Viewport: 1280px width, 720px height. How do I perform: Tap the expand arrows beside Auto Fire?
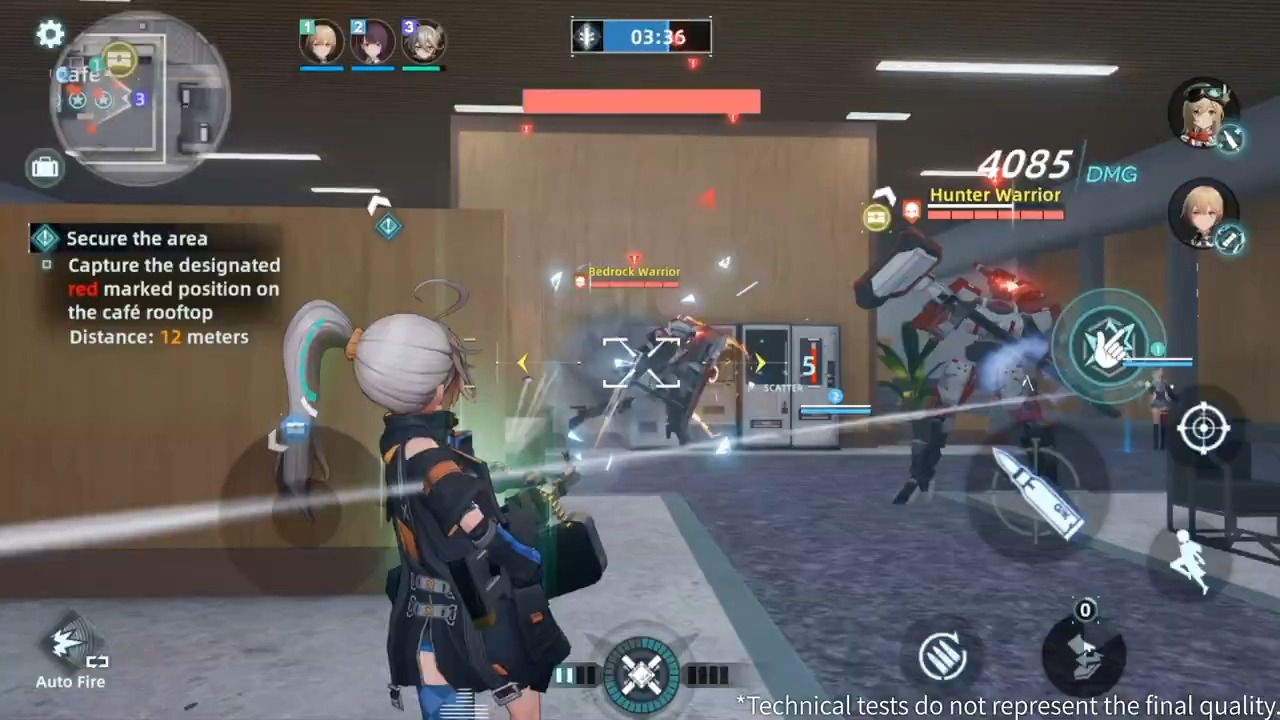(97, 661)
